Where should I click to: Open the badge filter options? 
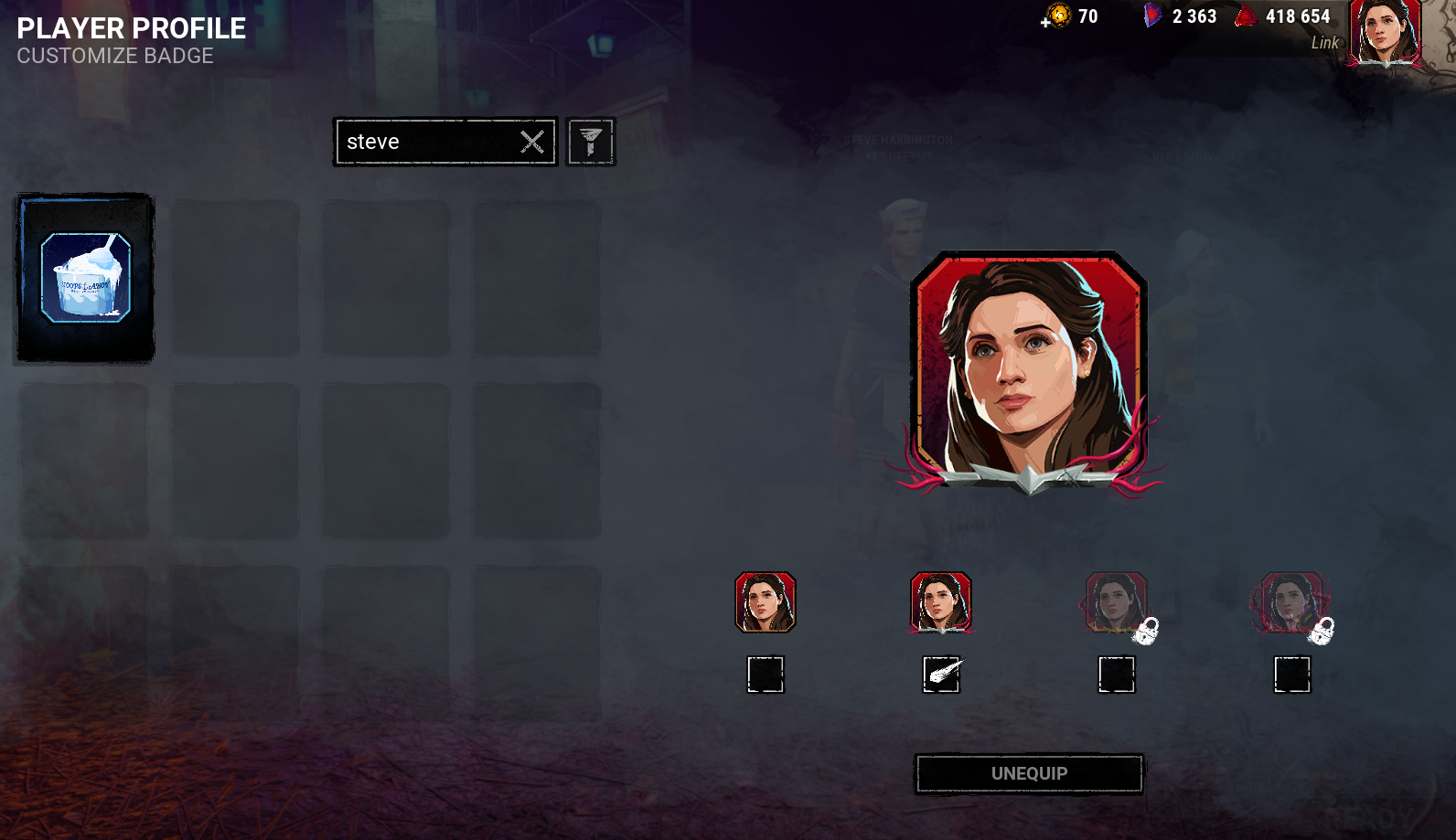(591, 142)
